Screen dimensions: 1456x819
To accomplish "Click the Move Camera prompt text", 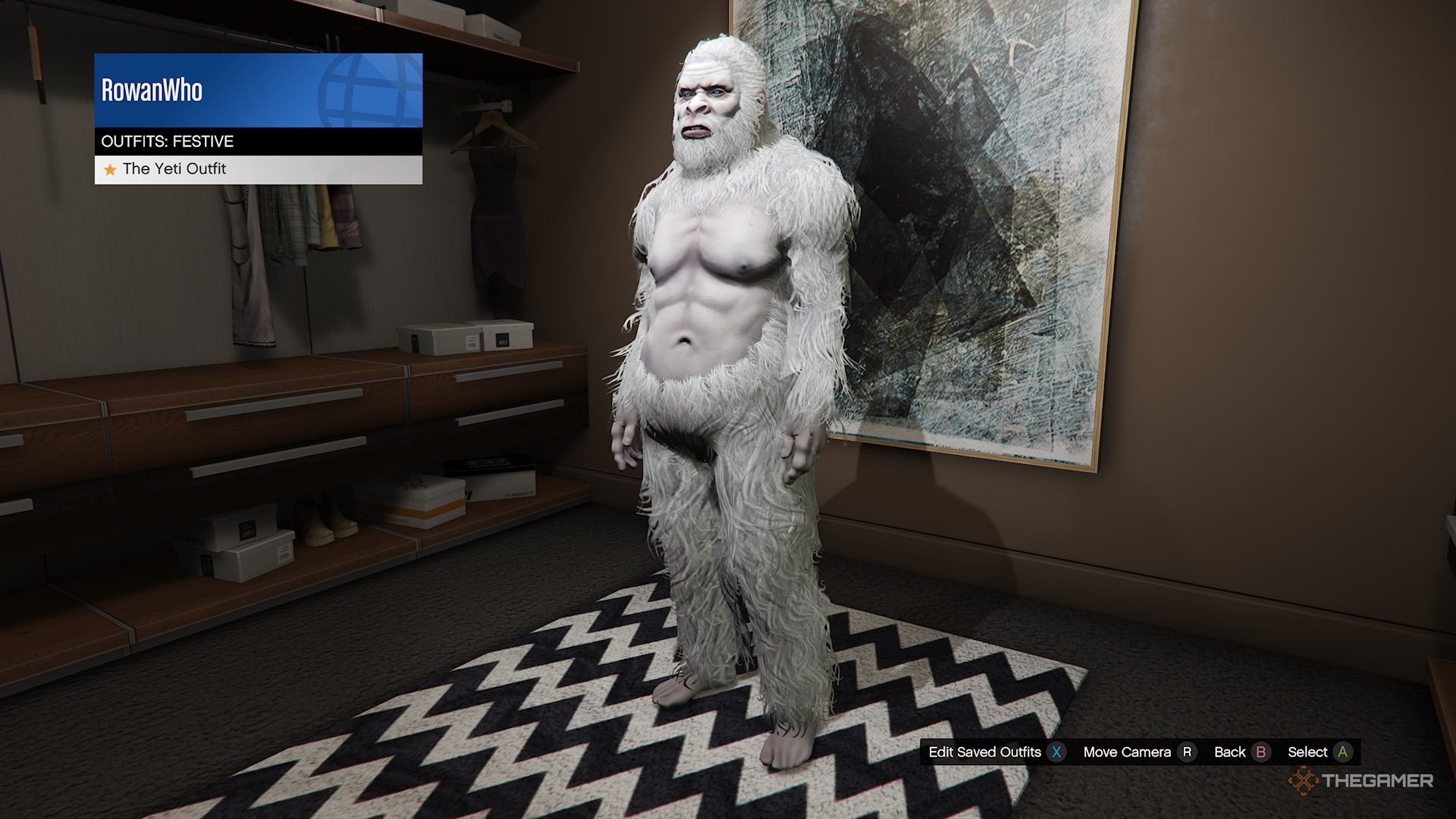I will click(1129, 752).
